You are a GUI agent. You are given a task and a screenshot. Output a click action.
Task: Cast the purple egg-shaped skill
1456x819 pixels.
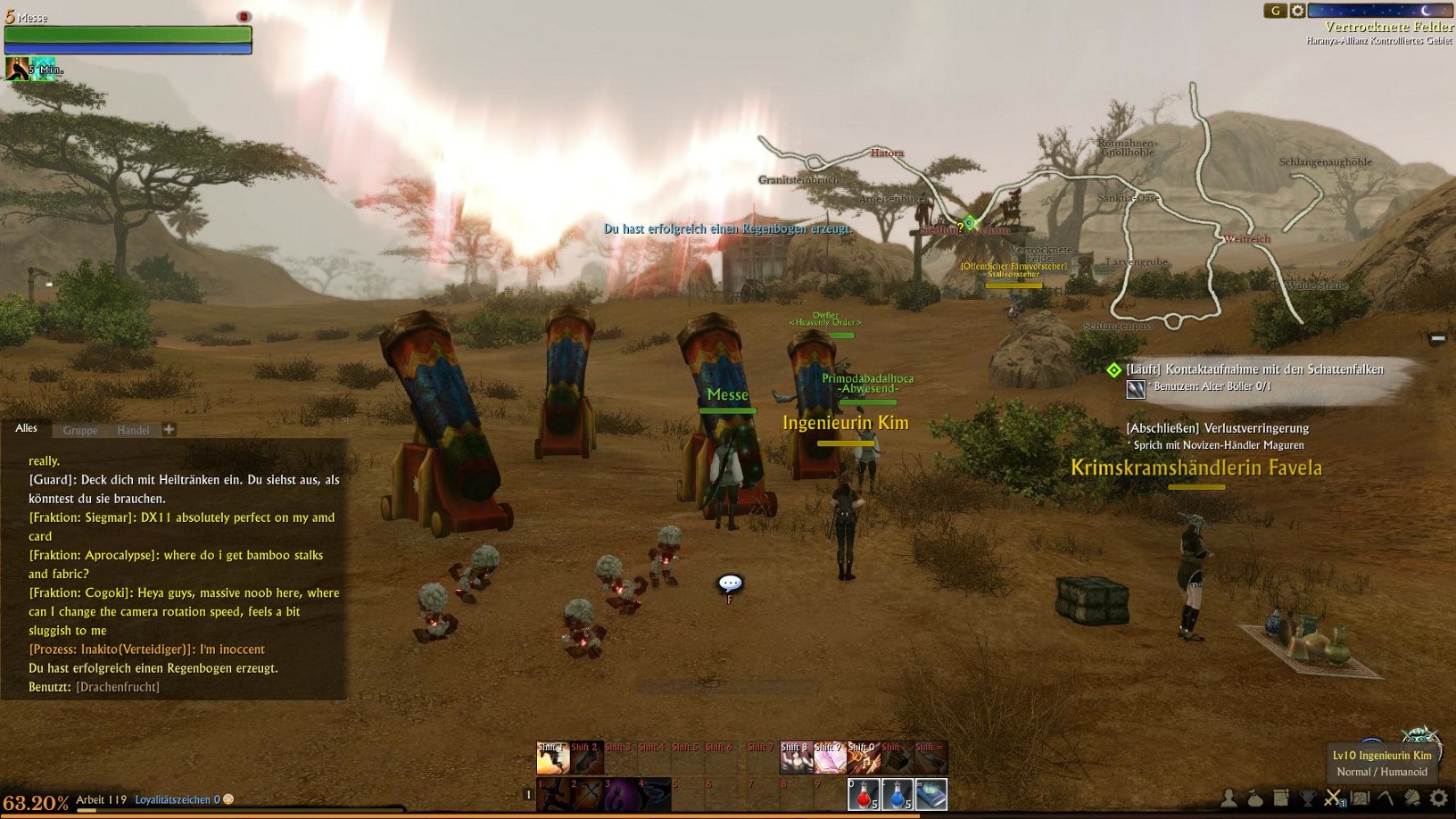coord(620,794)
